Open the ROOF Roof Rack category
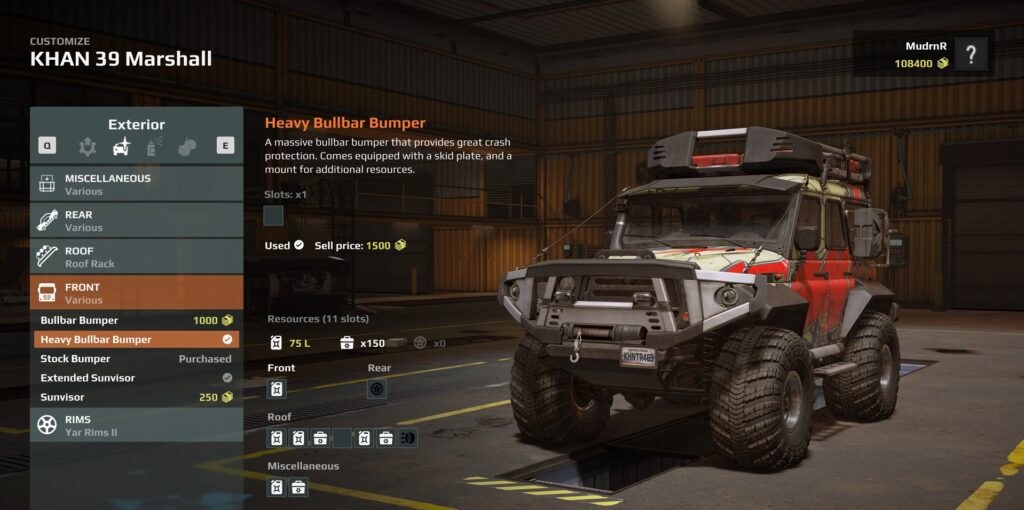This screenshot has width=1024, height=510. tap(136, 257)
